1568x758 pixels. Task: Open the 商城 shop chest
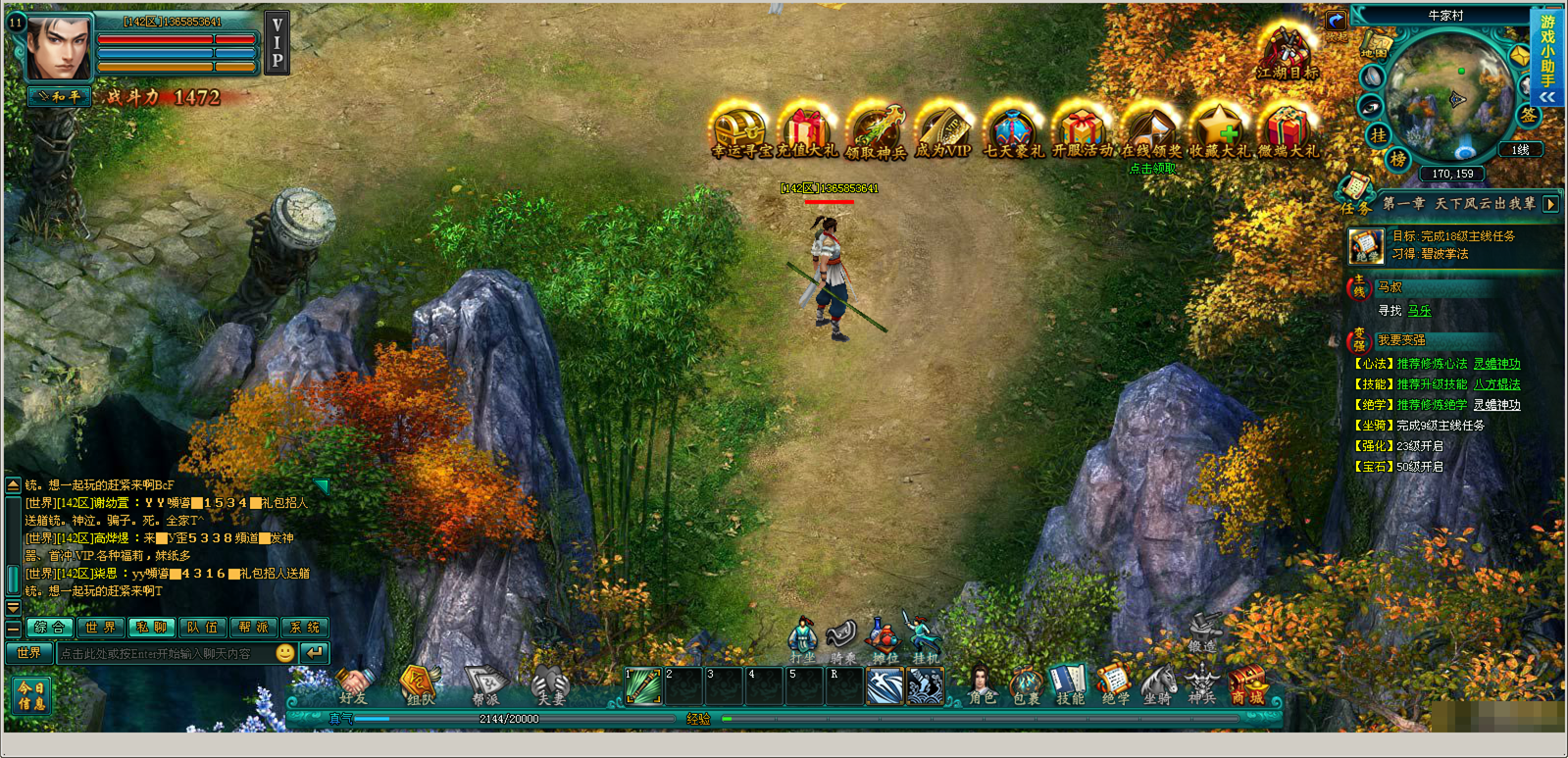coord(1247,683)
